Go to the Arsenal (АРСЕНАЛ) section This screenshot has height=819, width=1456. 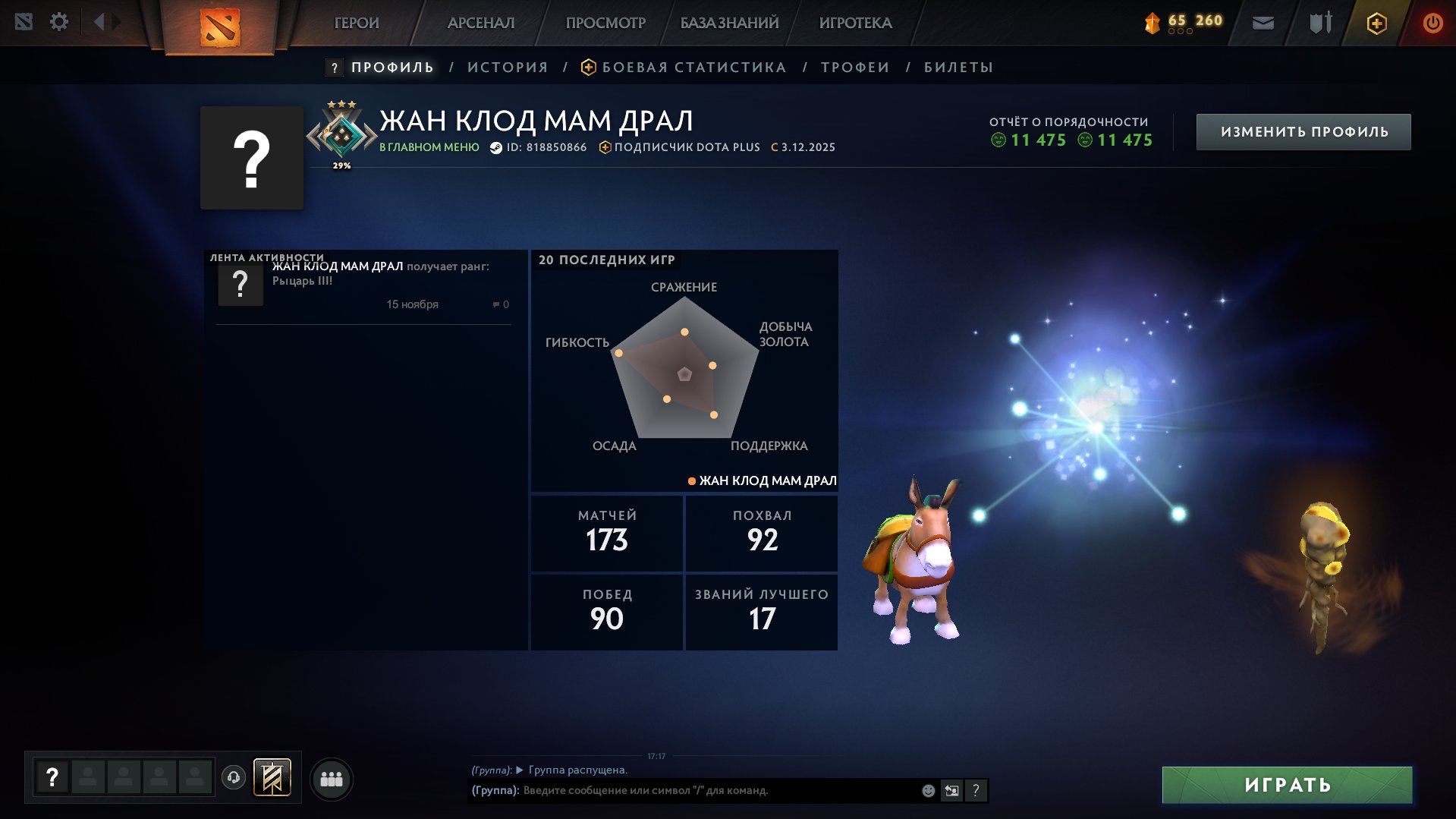481,23
